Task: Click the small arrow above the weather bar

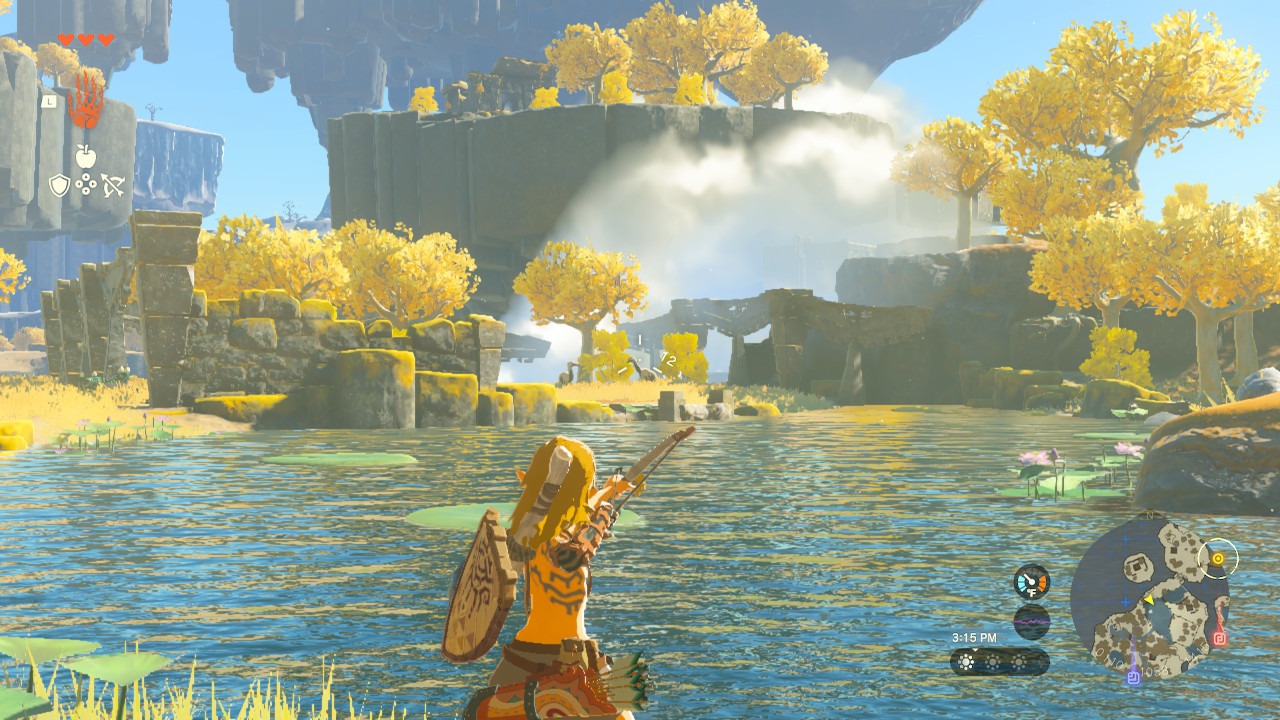Action: point(975,649)
